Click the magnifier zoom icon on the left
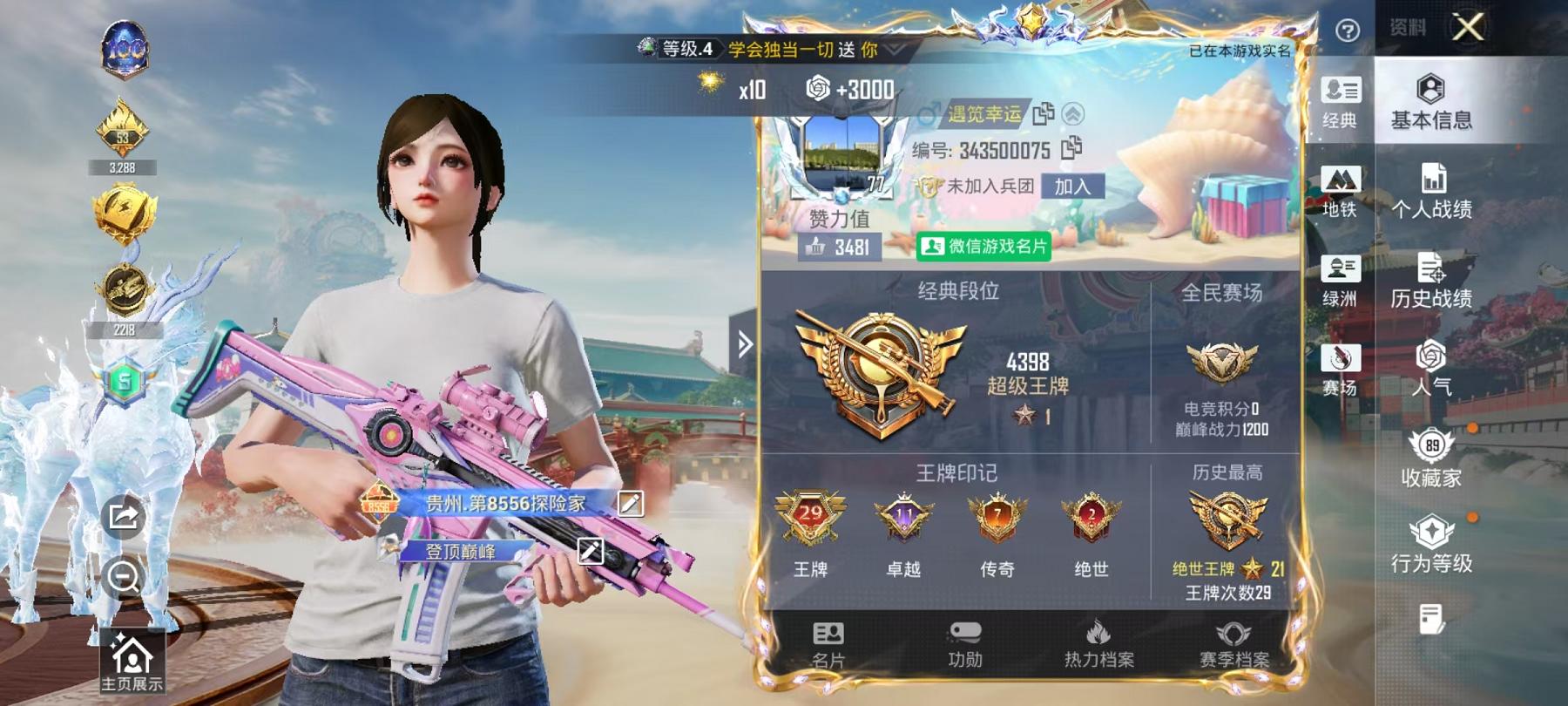Screen dimensions: 1568x706 [x=125, y=576]
